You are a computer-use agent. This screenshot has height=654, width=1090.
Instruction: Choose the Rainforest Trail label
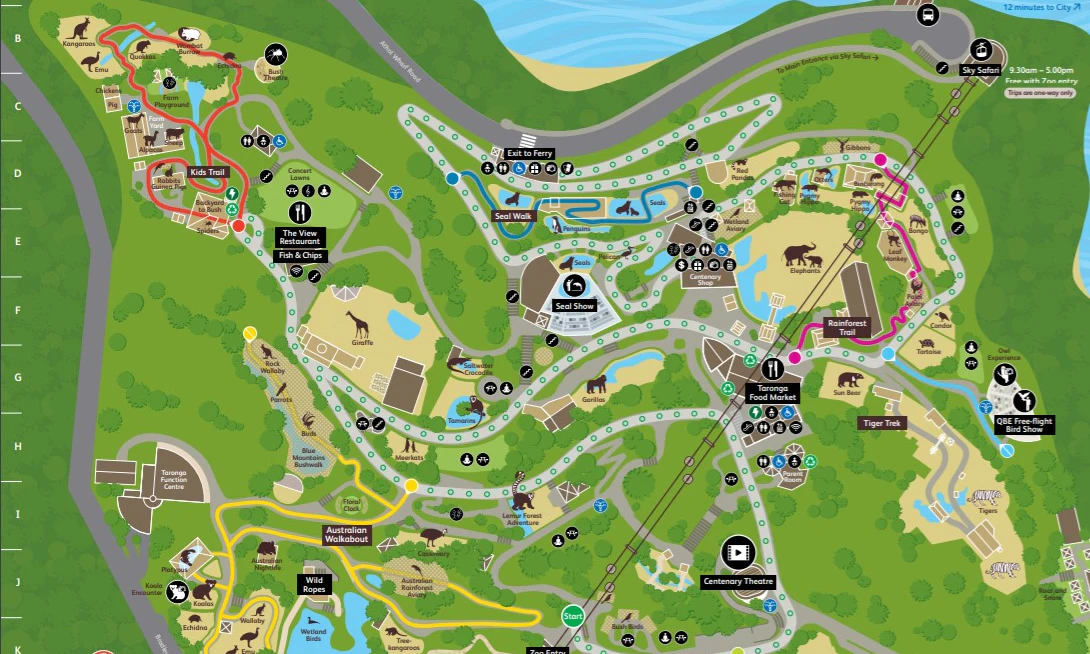[x=846, y=327]
